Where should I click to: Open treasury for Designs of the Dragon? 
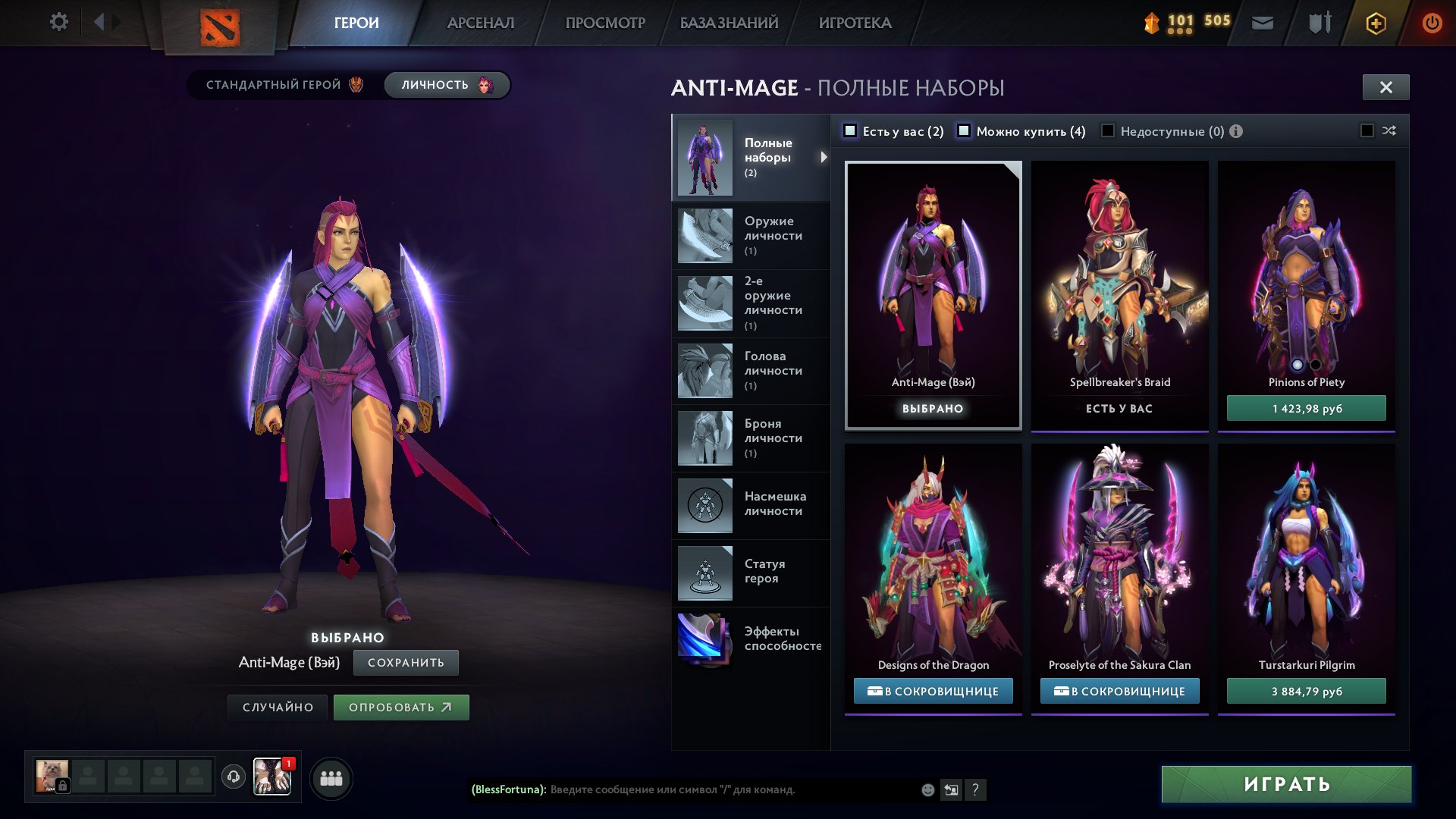click(933, 691)
